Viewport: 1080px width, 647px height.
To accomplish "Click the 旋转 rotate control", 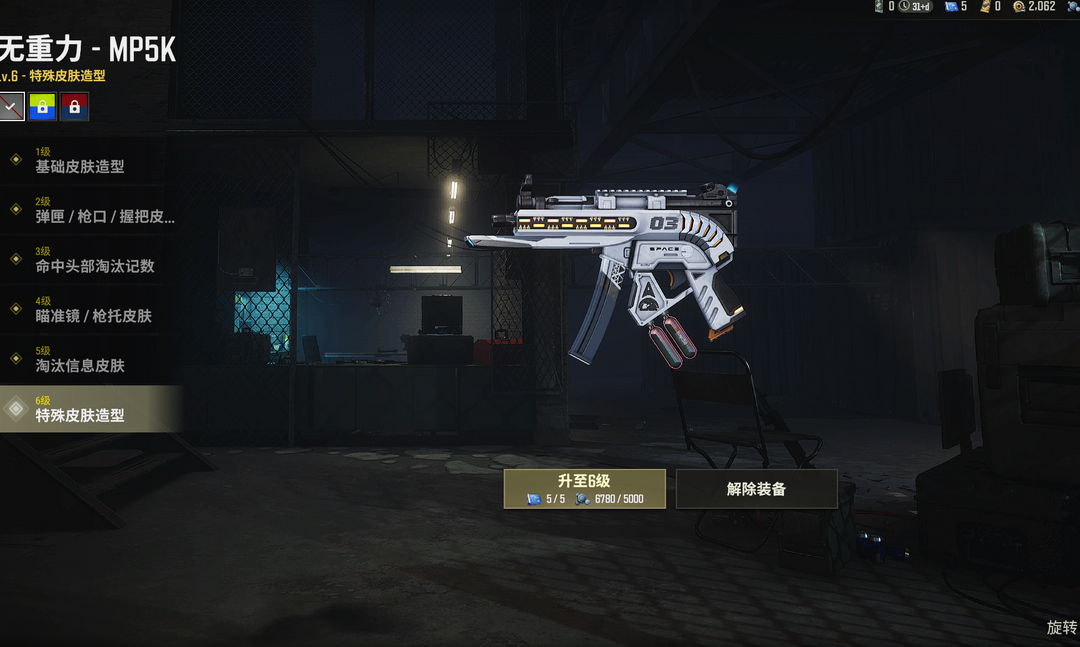I will click(x=1061, y=627).
